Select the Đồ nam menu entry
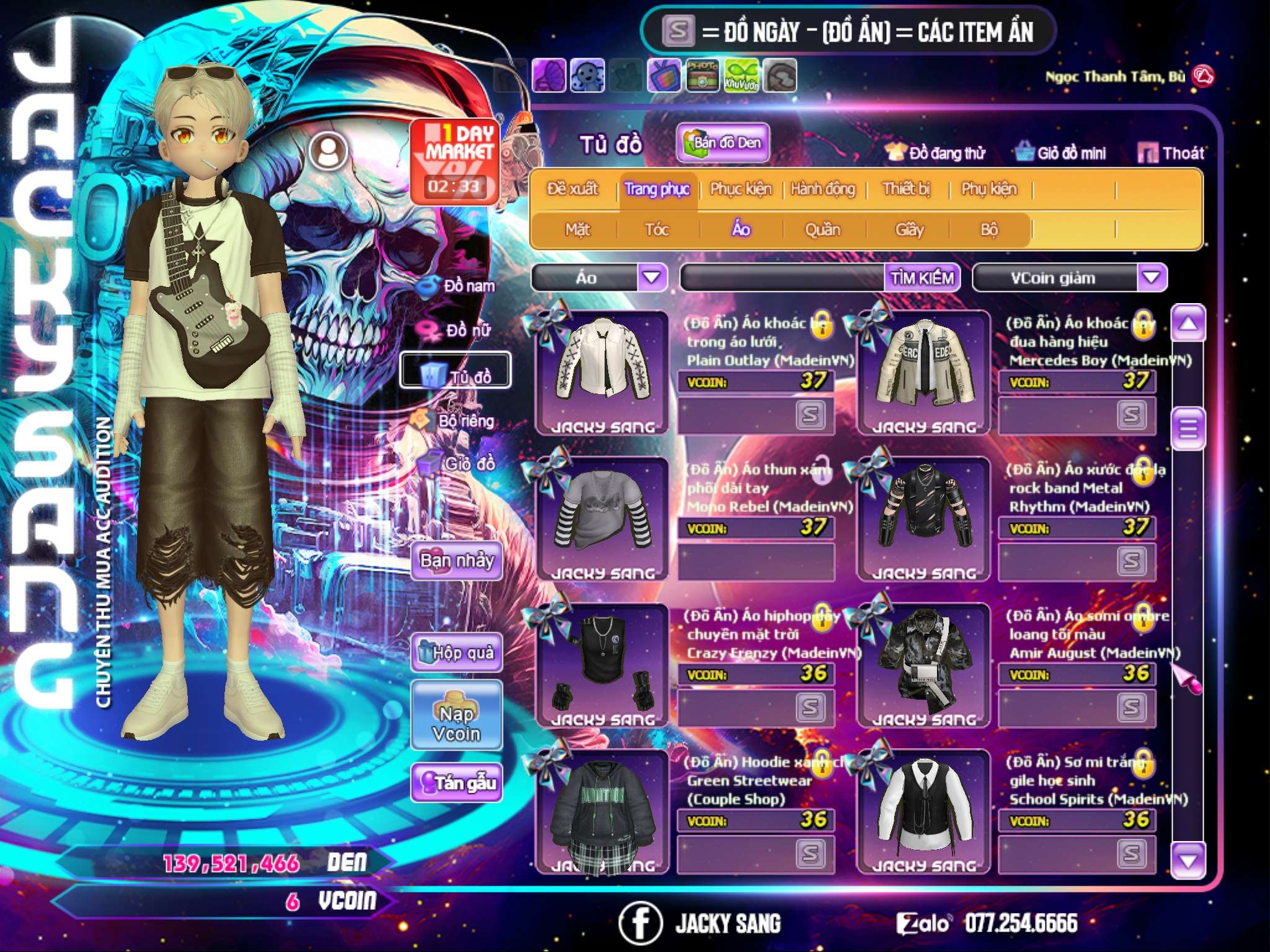This screenshot has height=952, width=1270. 458,286
